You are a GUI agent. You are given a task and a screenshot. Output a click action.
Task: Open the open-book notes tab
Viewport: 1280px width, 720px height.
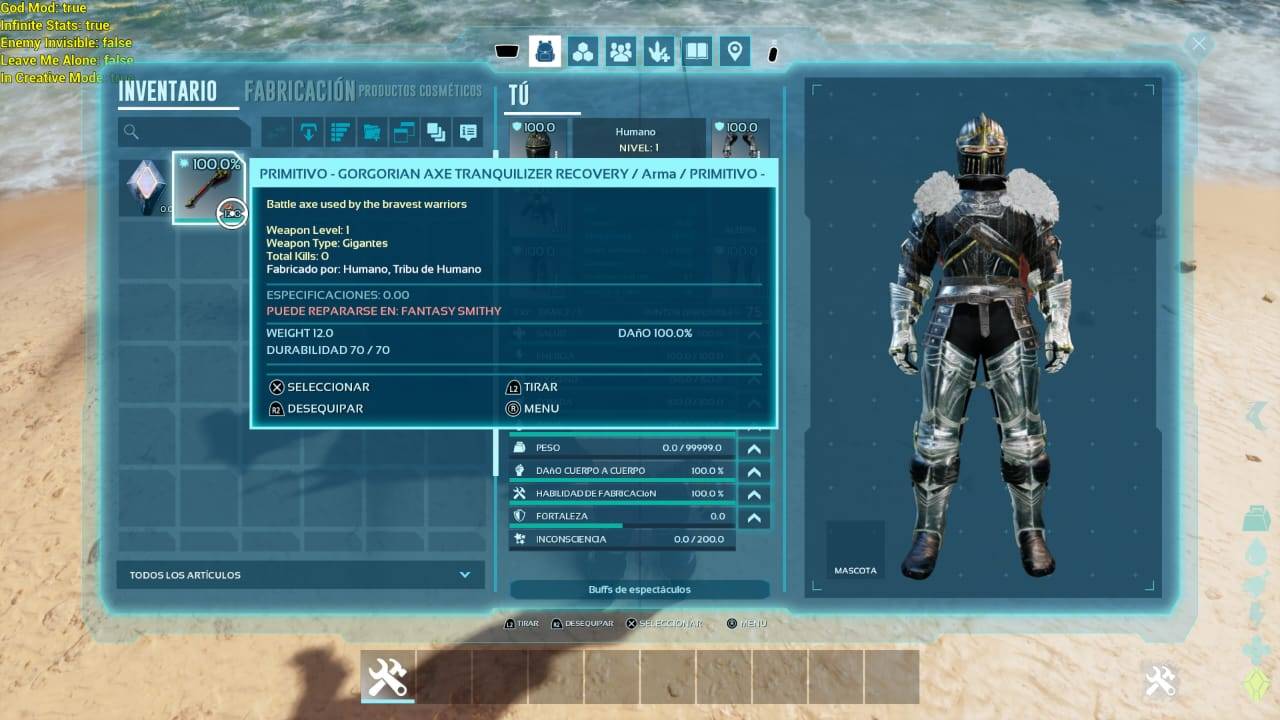[697, 51]
